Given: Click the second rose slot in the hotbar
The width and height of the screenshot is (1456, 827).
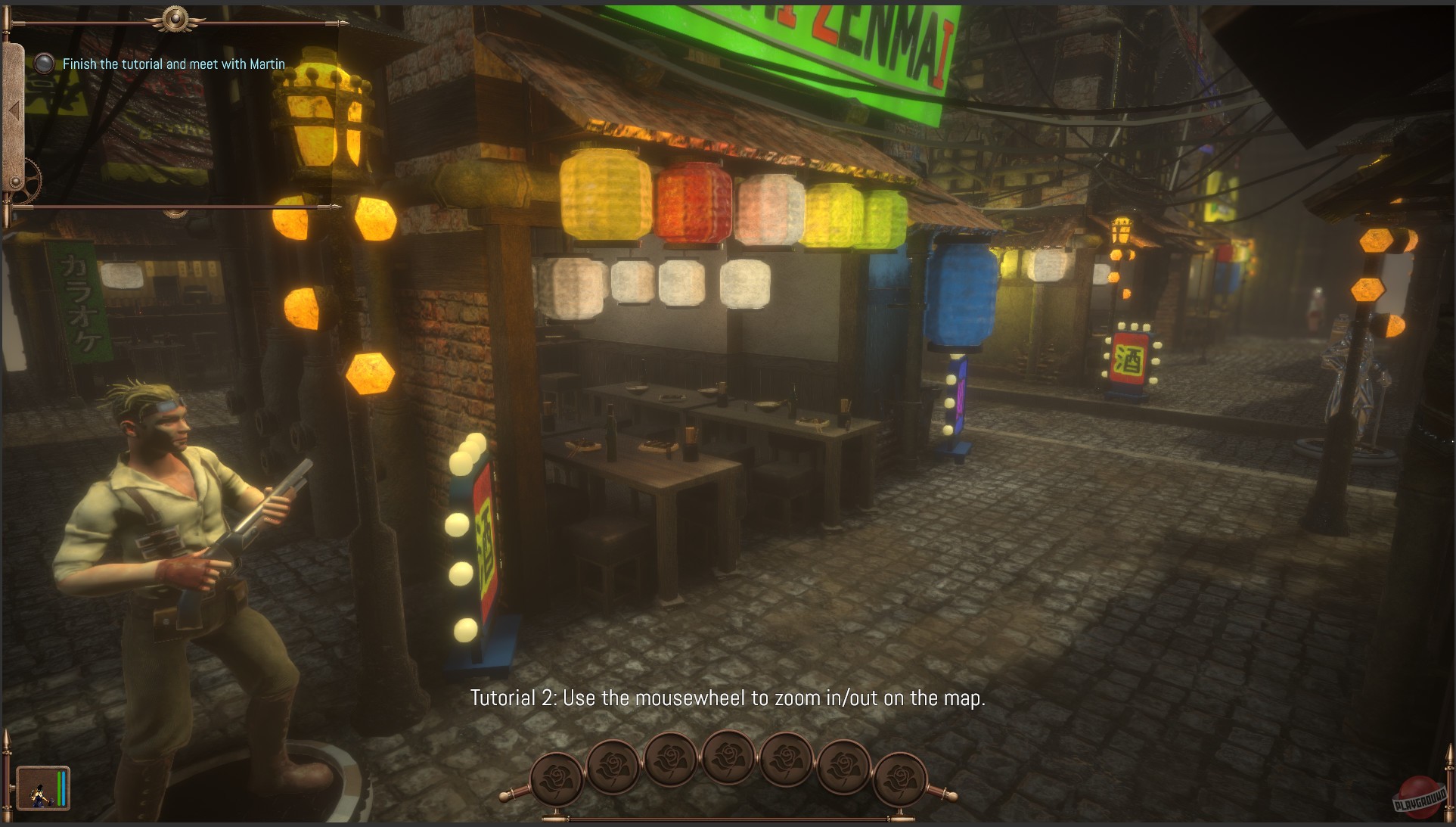Looking at the screenshot, I should [x=615, y=766].
